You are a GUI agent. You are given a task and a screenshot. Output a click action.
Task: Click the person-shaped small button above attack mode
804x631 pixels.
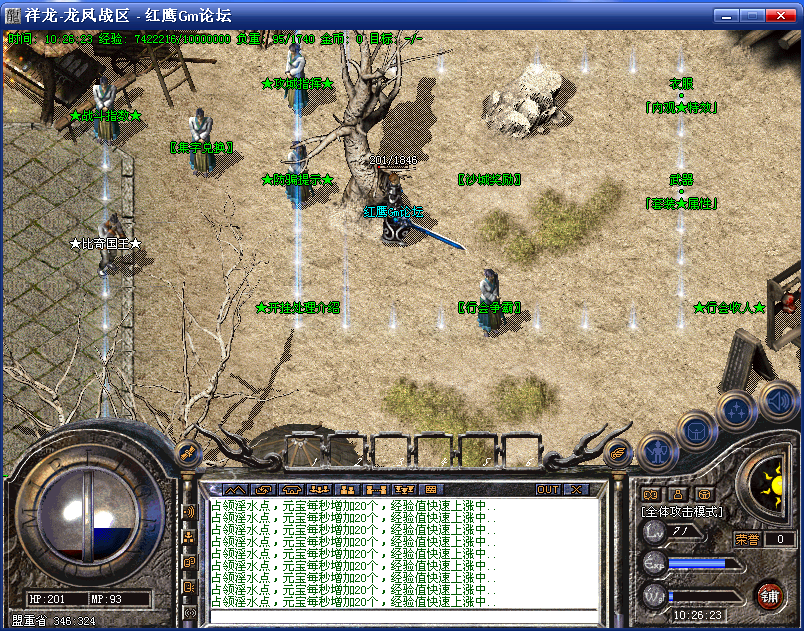point(677,493)
